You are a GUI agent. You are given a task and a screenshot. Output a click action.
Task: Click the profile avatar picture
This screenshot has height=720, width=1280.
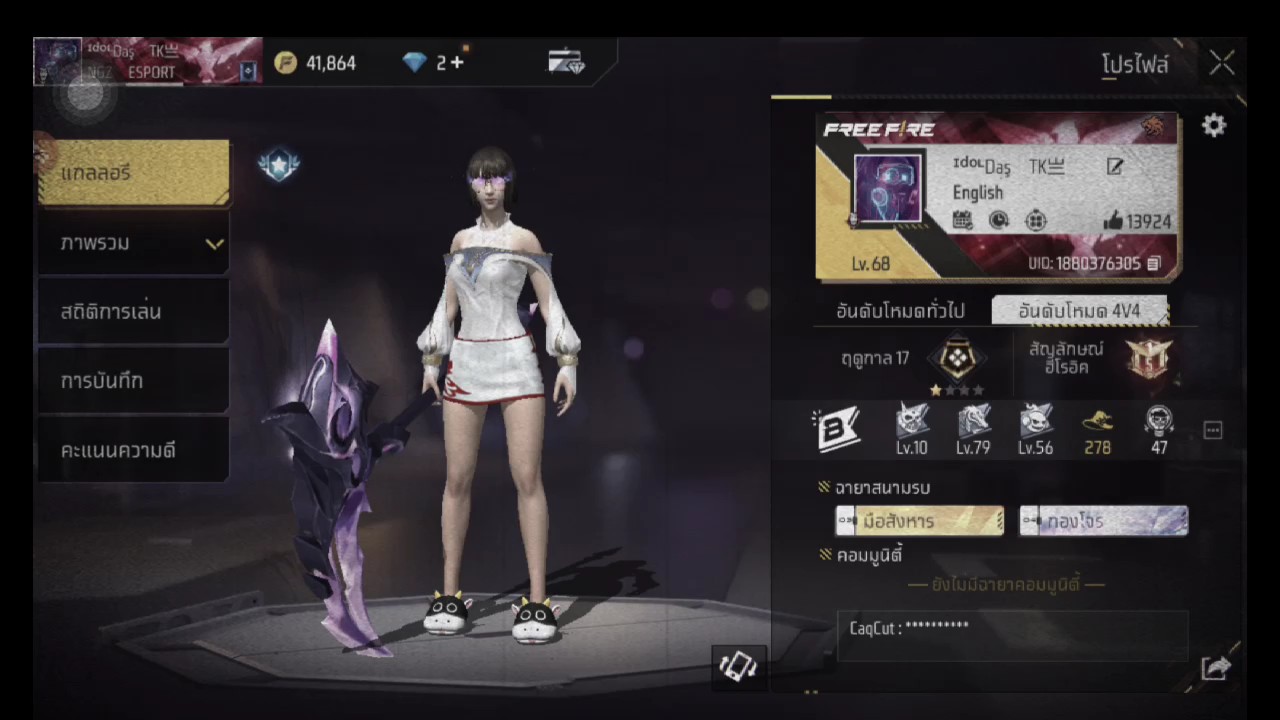point(887,189)
